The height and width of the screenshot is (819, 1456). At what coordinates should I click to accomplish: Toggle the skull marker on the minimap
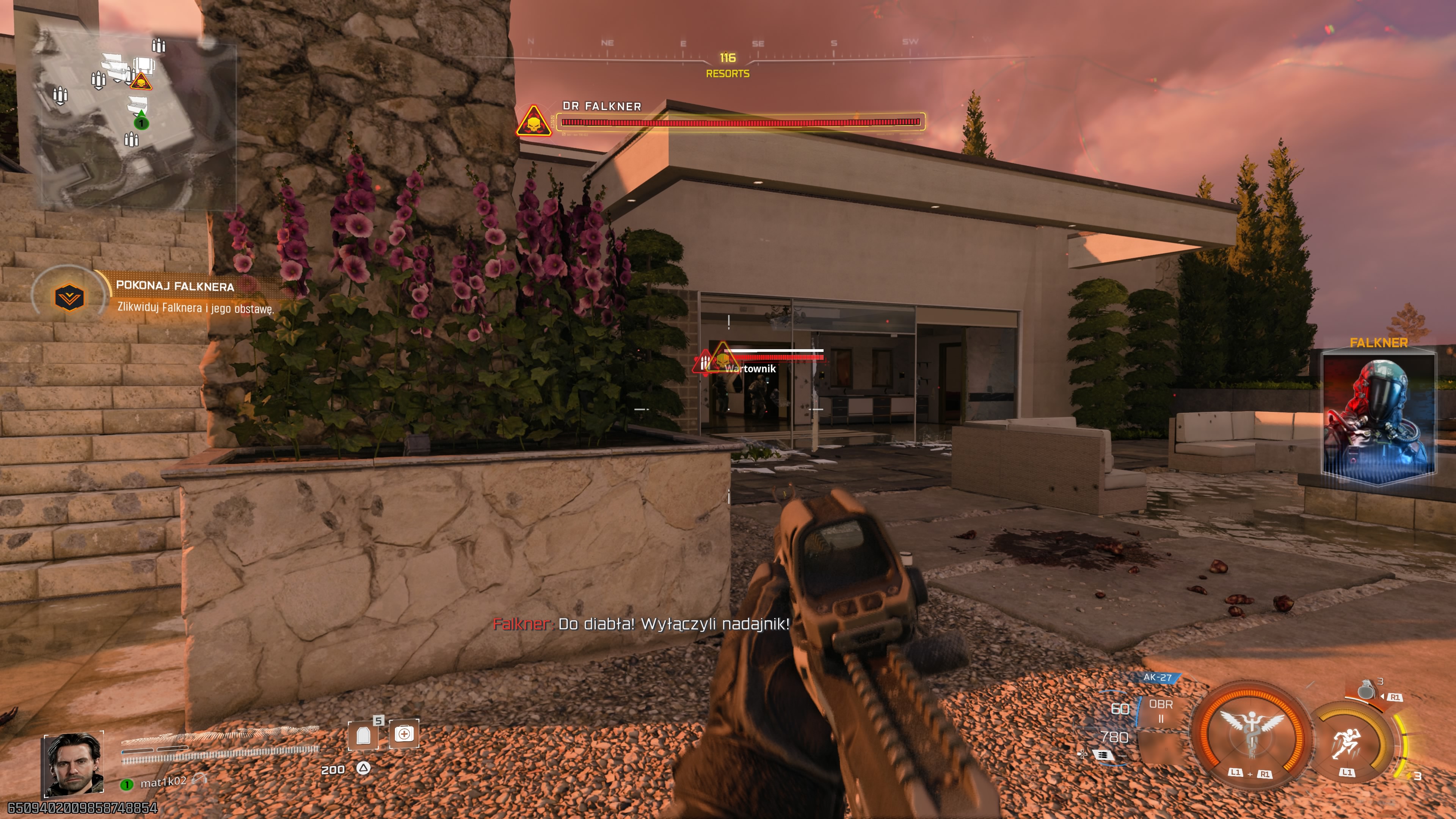tap(142, 82)
